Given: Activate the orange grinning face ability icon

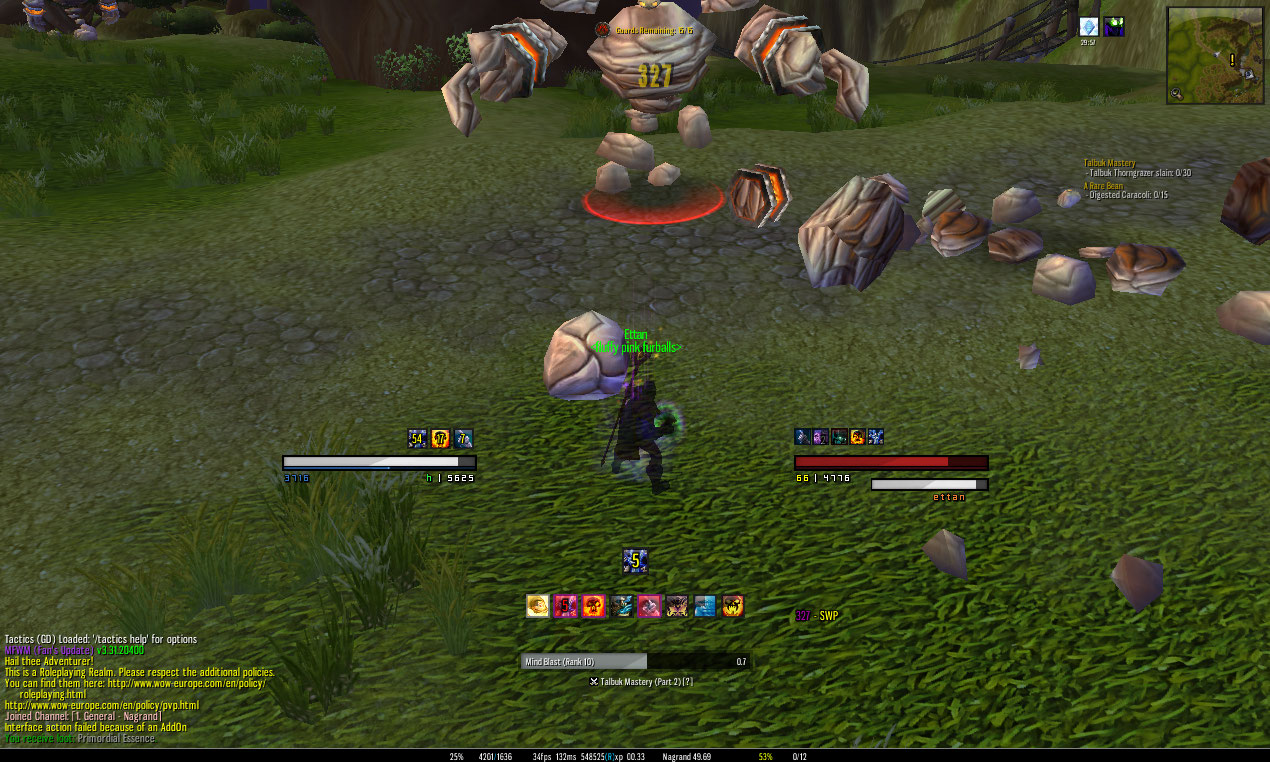Looking at the screenshot, I should (x=733, y=606).
